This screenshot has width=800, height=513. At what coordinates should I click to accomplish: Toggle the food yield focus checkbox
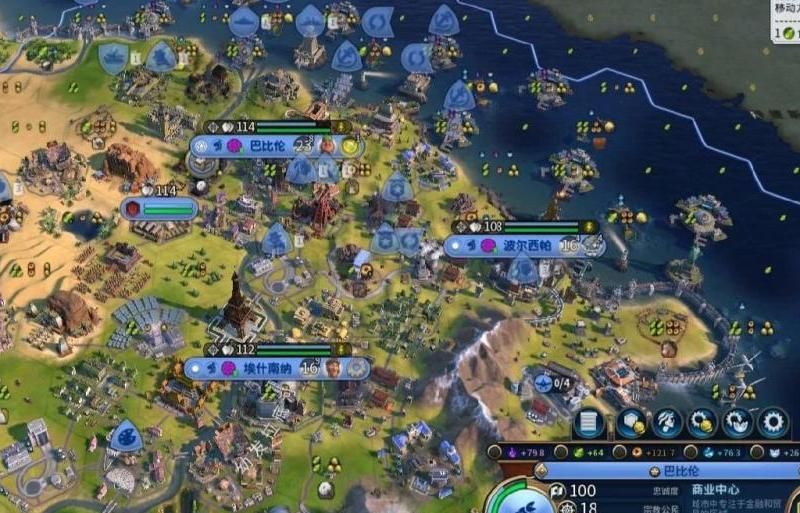point(564,453)
